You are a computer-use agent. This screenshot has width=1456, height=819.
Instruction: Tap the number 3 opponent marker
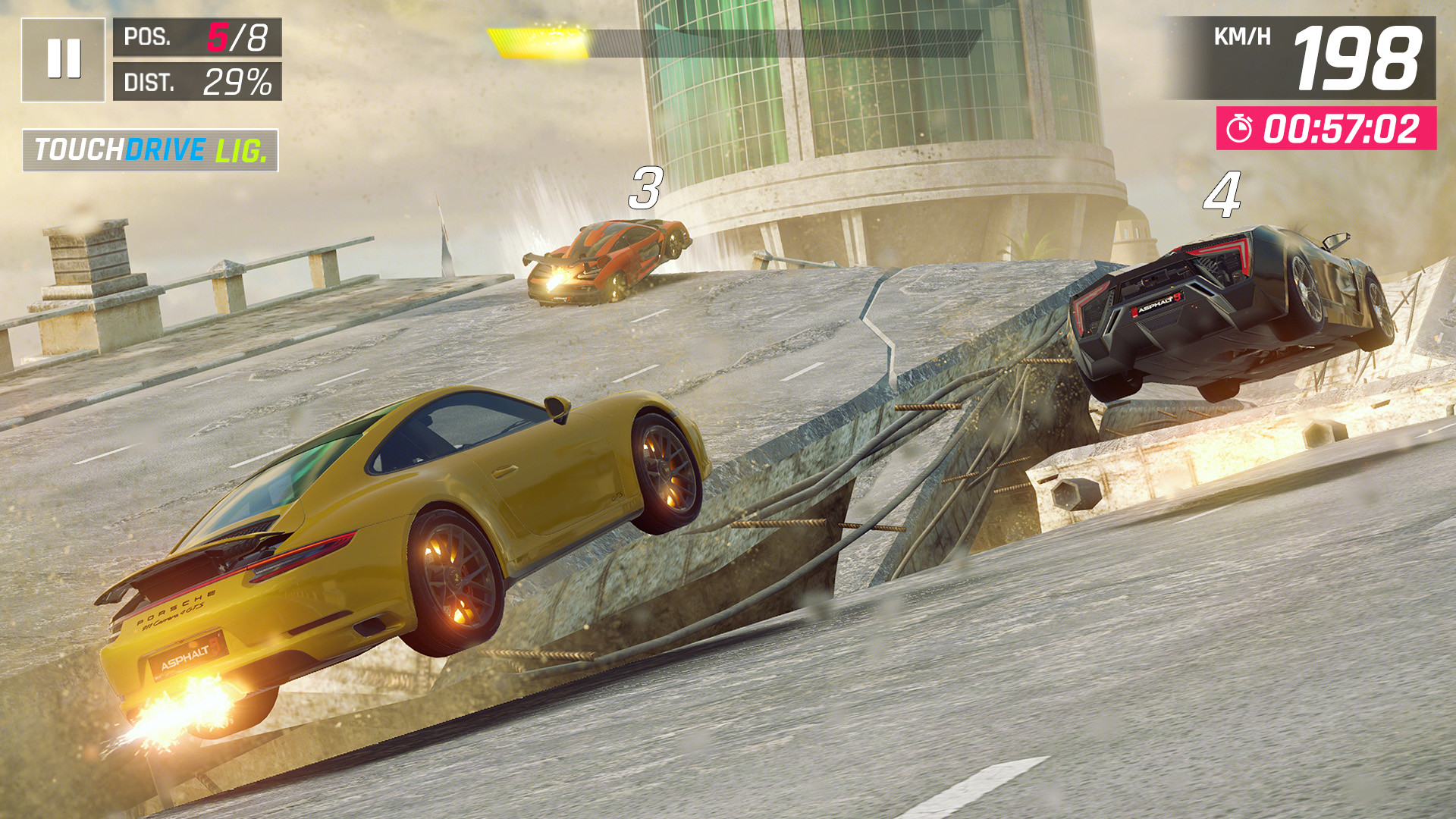645,189
